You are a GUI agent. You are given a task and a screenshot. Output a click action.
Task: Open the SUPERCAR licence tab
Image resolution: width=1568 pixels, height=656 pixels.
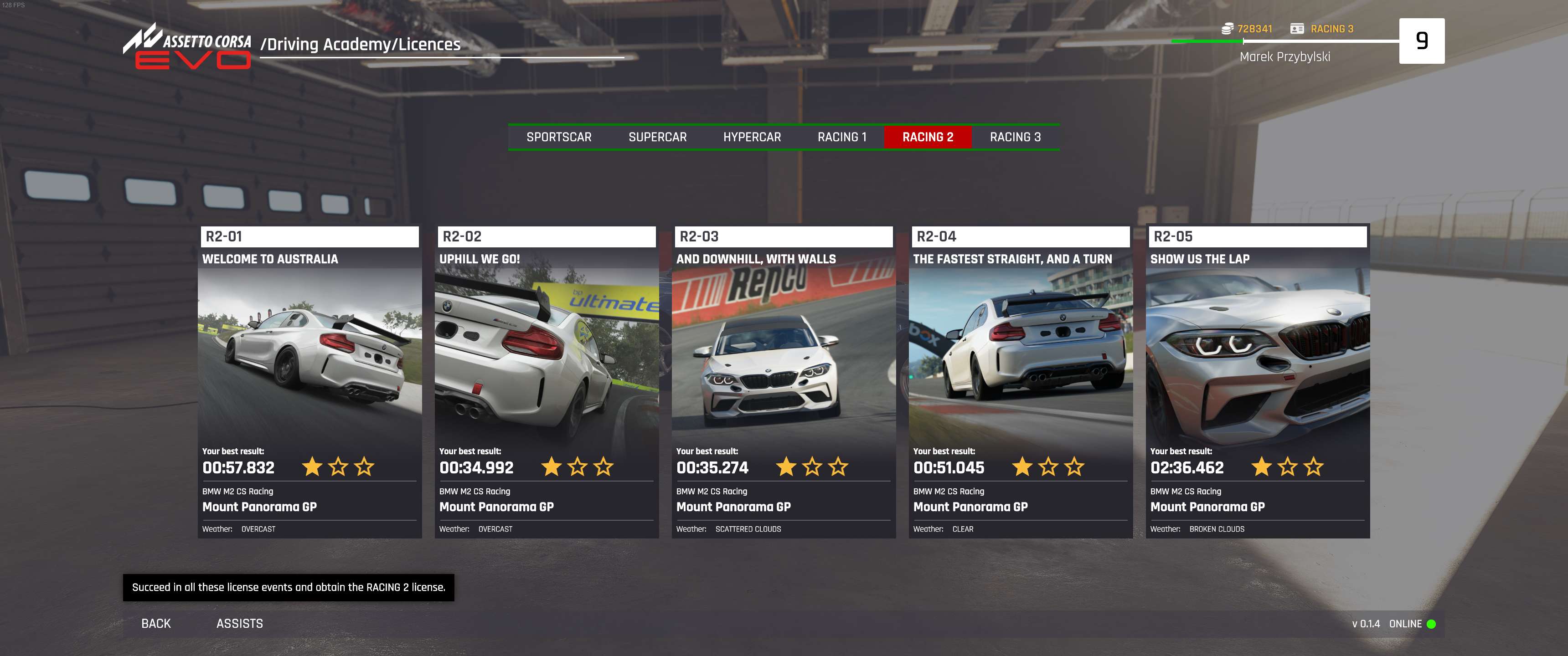pyautogui.click(x=657, y=137)
